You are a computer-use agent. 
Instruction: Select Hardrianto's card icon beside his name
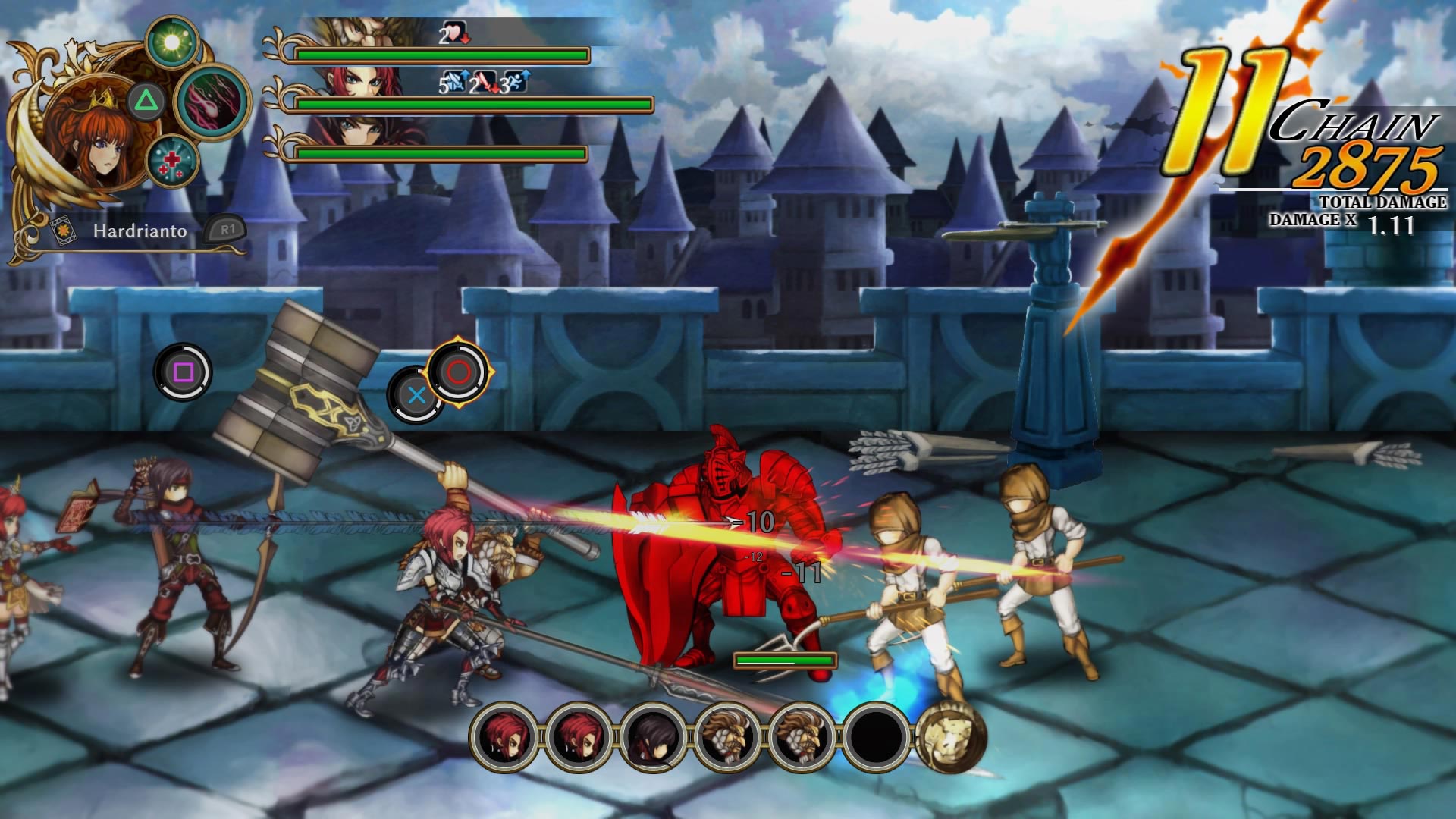[64, 230]
